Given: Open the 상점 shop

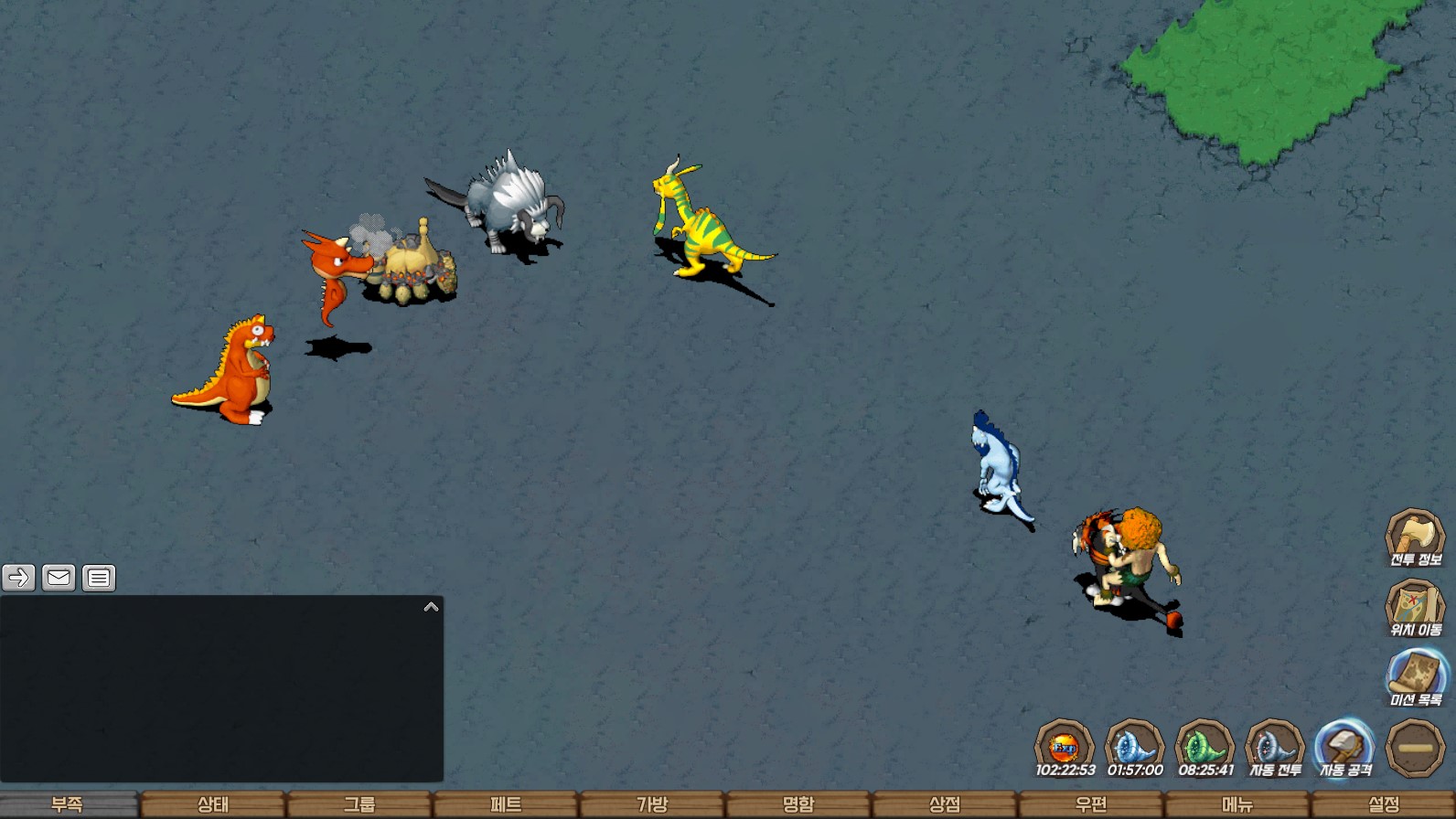Looking at the screenshot, I should tap(945, 804).
